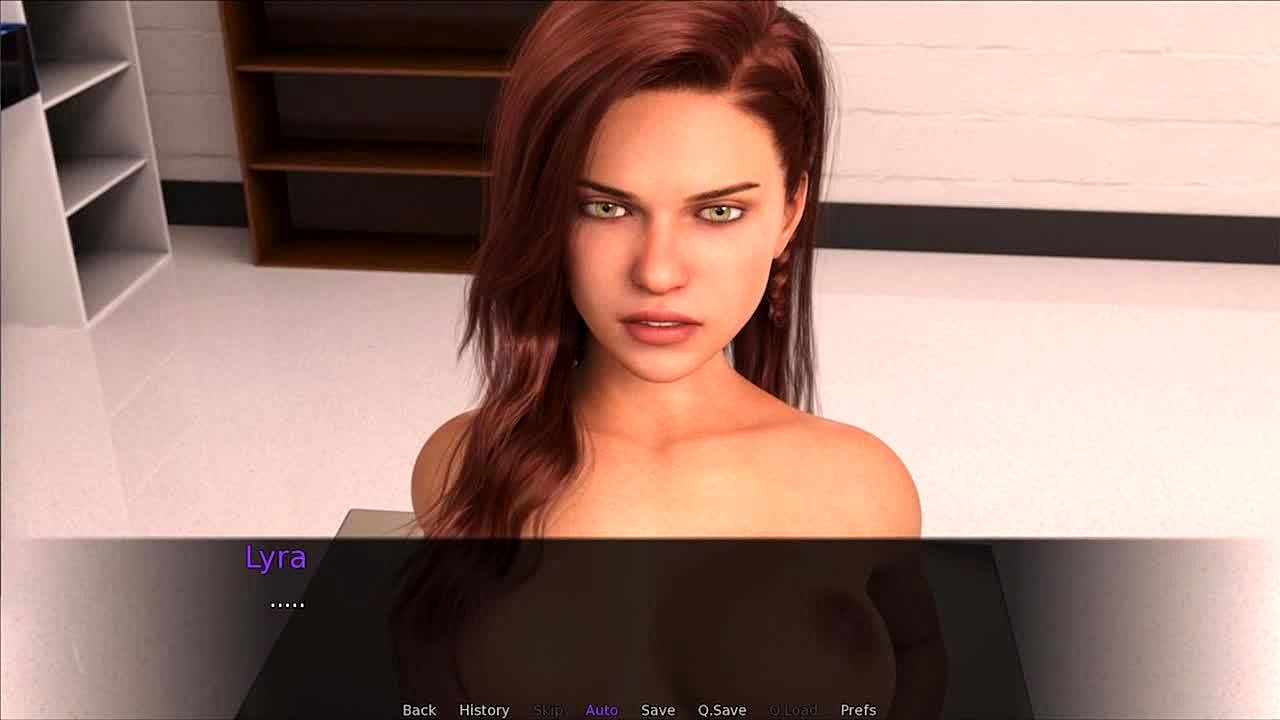The image size is (1280, 720).
Task: Go back to the previous dialogue line
Action: coord(419,710)
